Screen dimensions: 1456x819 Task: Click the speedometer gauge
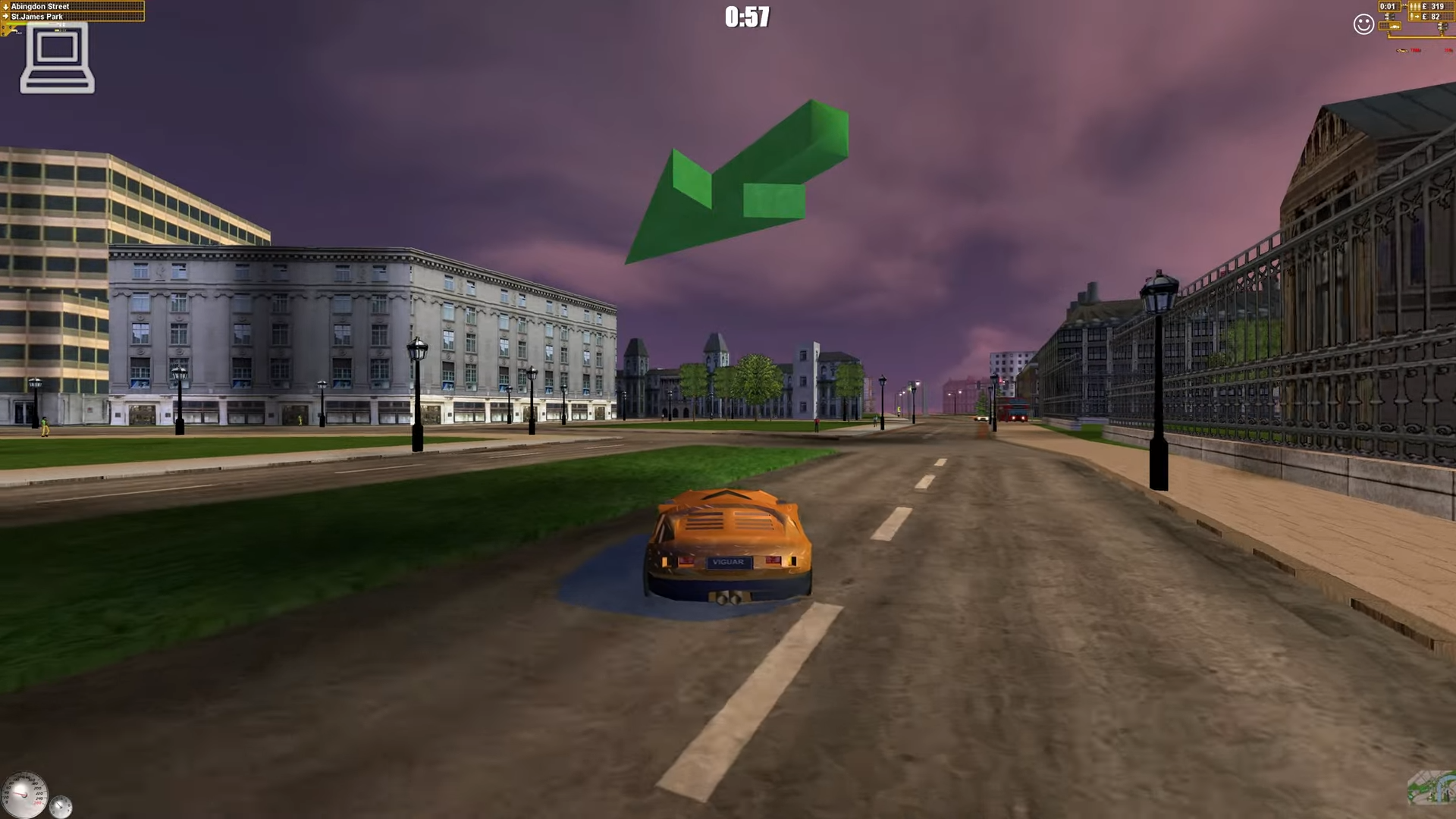click(x=27, y=795)
